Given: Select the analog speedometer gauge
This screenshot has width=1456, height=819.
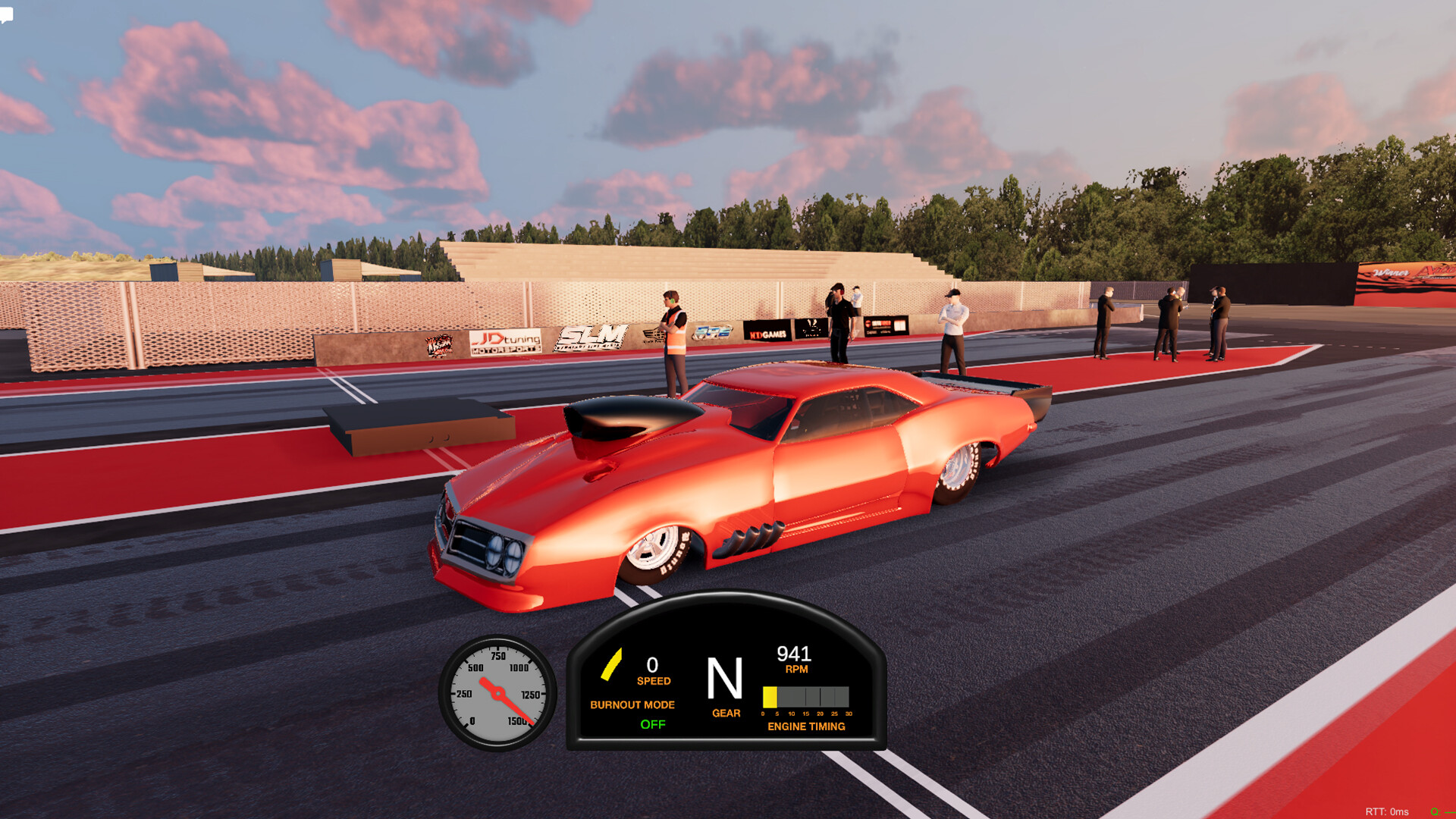Looking at the screenshot, I should tap(497, 692).
